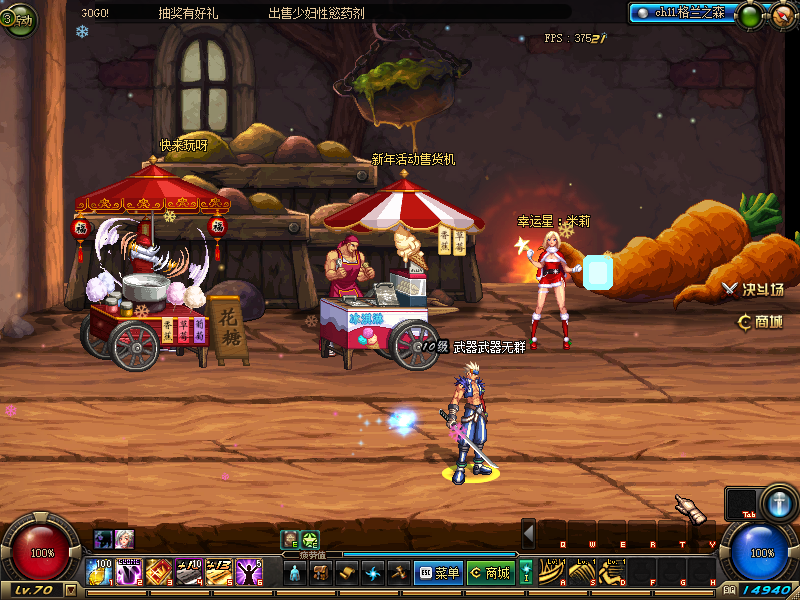
Task: Expand the dropdown arrow next to Lv.70
Action: pyautogui.click(x=70, y=590)
